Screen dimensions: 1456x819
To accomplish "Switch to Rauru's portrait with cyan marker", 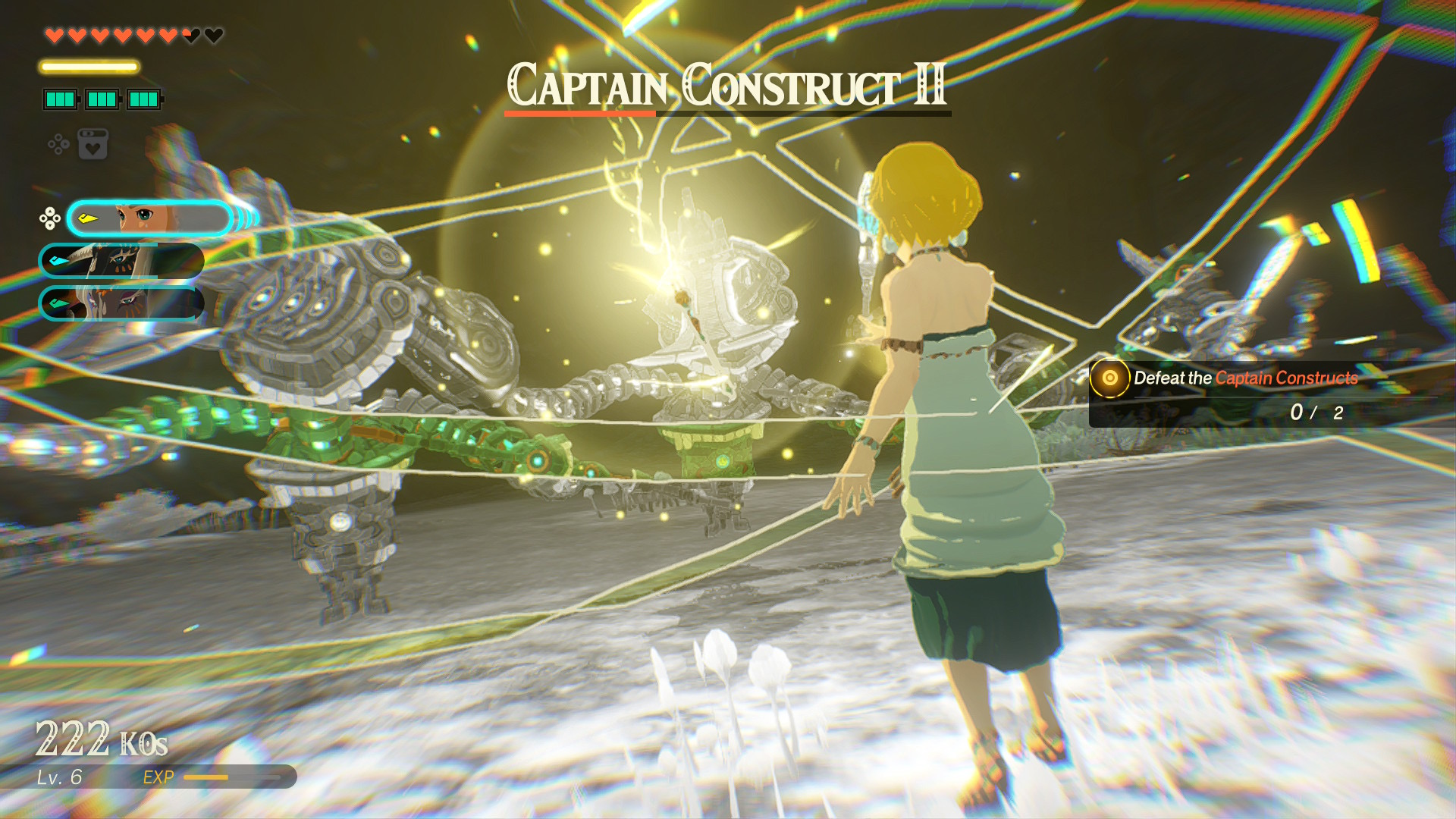I will [121, 261].
